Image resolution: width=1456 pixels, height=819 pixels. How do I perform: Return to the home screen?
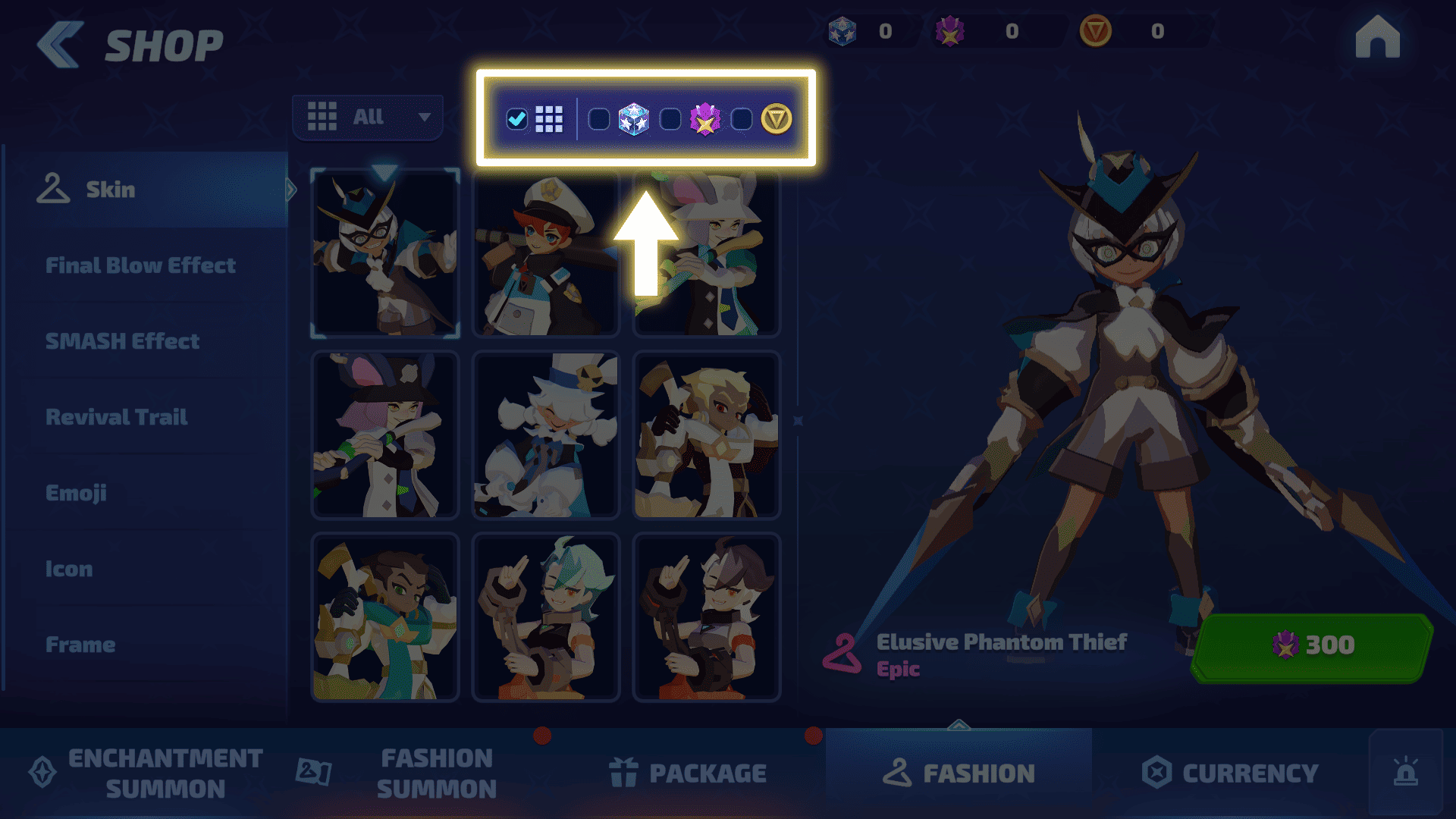[1377, 37]
